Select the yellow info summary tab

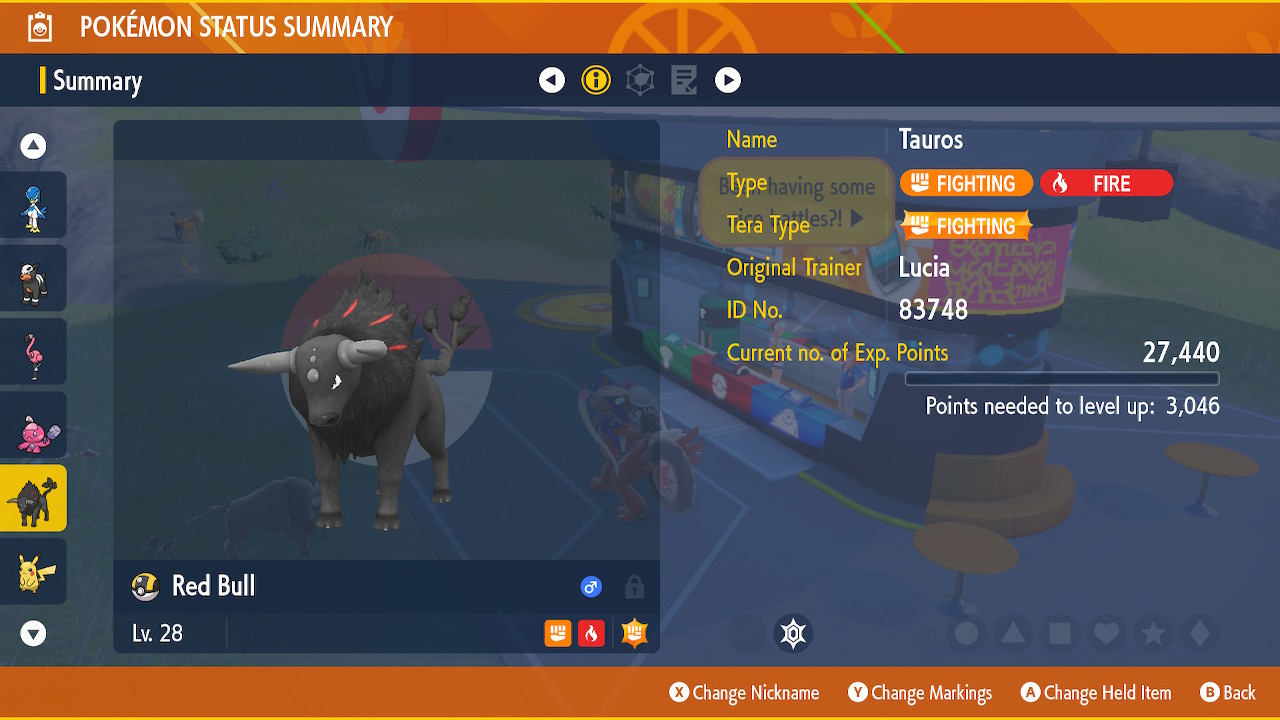click(596, 80)
